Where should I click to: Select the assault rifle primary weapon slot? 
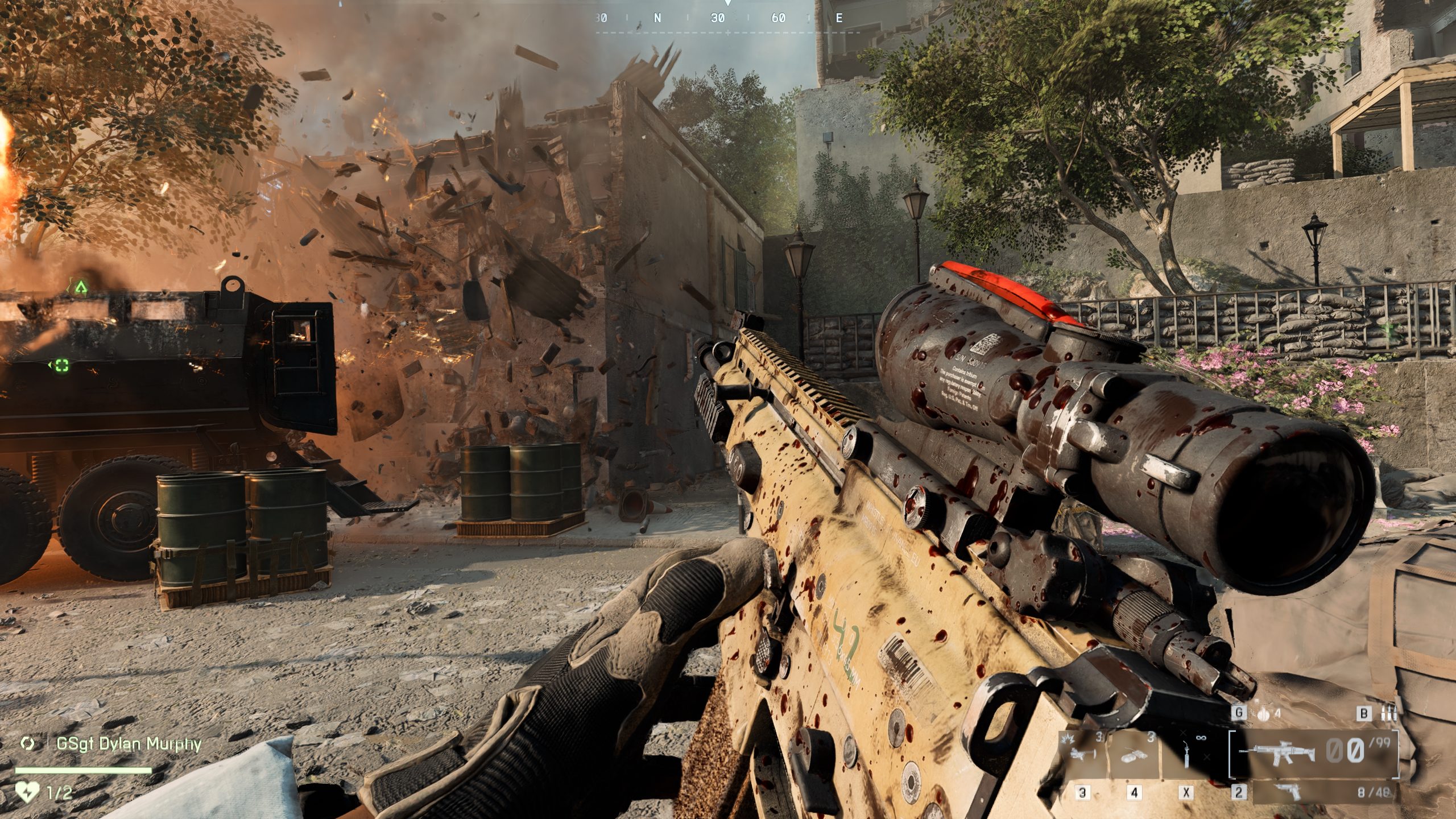point(1277,753)
